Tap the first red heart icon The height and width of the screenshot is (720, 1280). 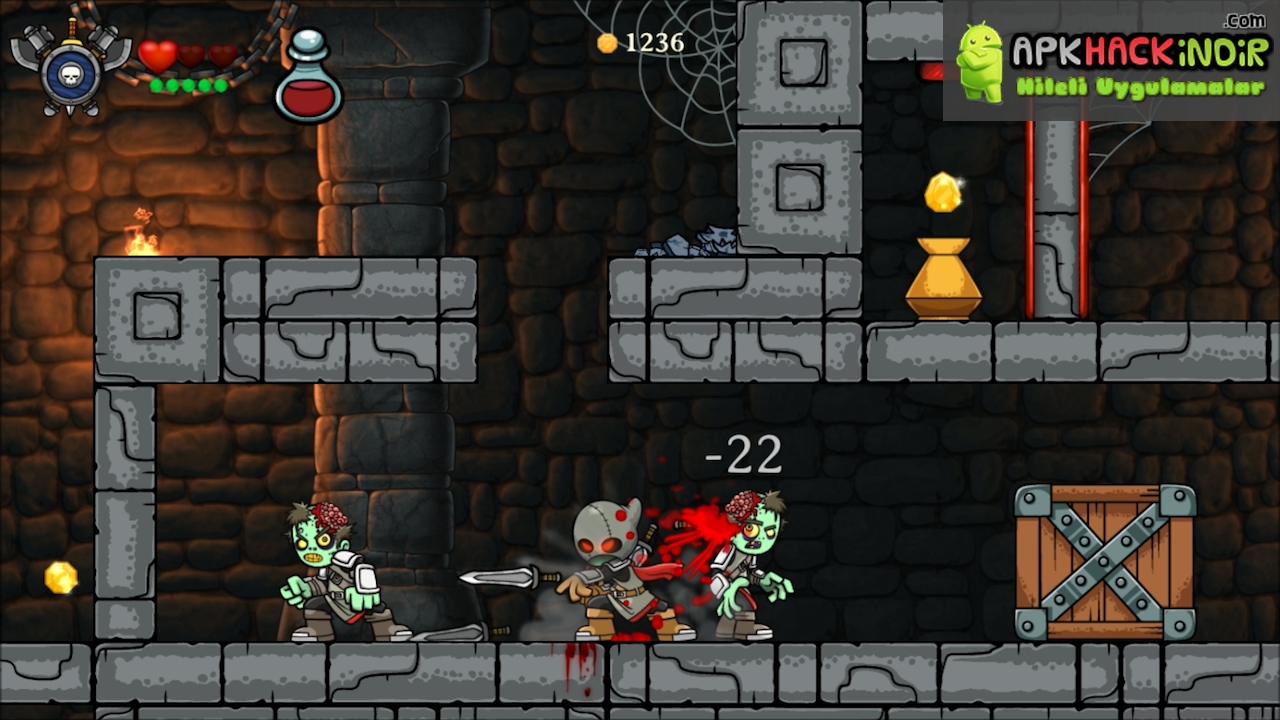pyautogui.click(x=156, y=57)
